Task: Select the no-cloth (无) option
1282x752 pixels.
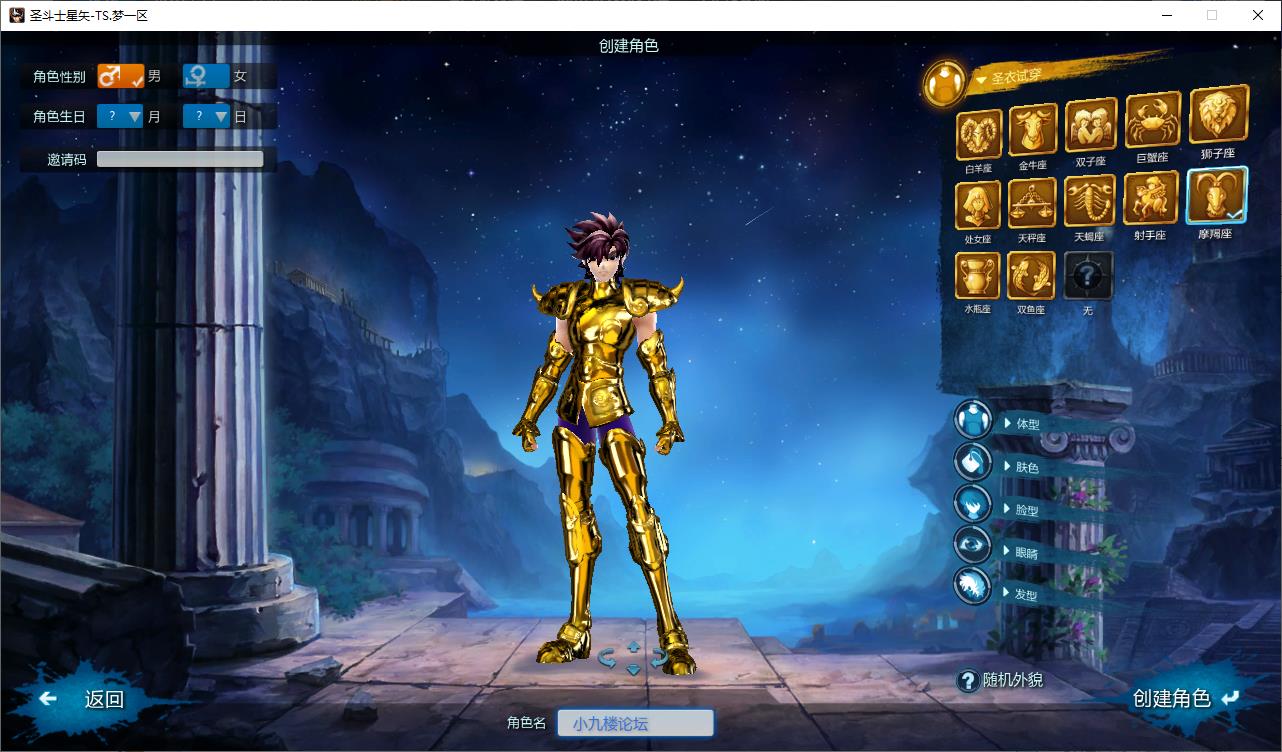Action: [1088, 275]
